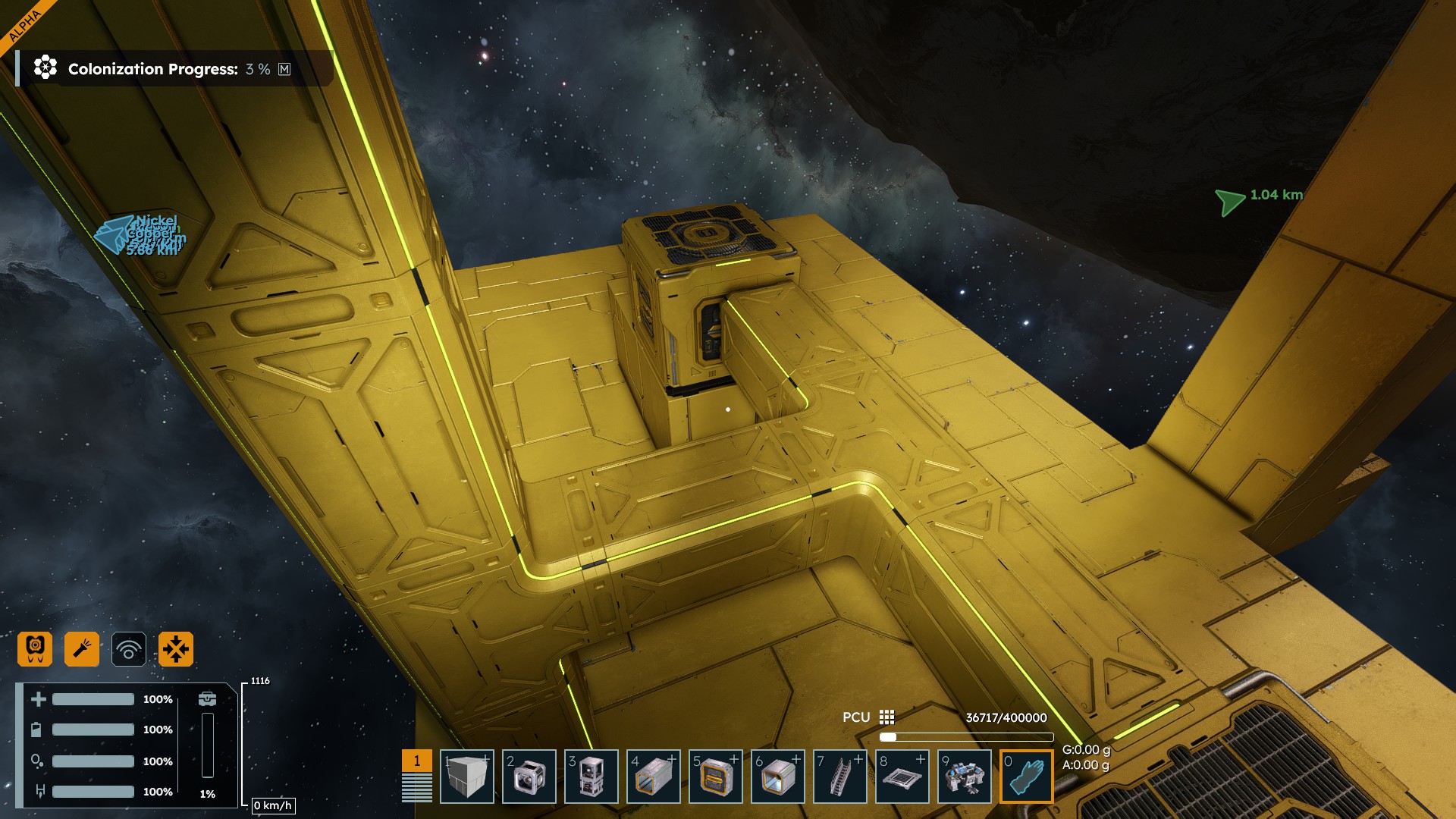Choose the hotbar slot 2 camera-like block

tap(529, 777)
